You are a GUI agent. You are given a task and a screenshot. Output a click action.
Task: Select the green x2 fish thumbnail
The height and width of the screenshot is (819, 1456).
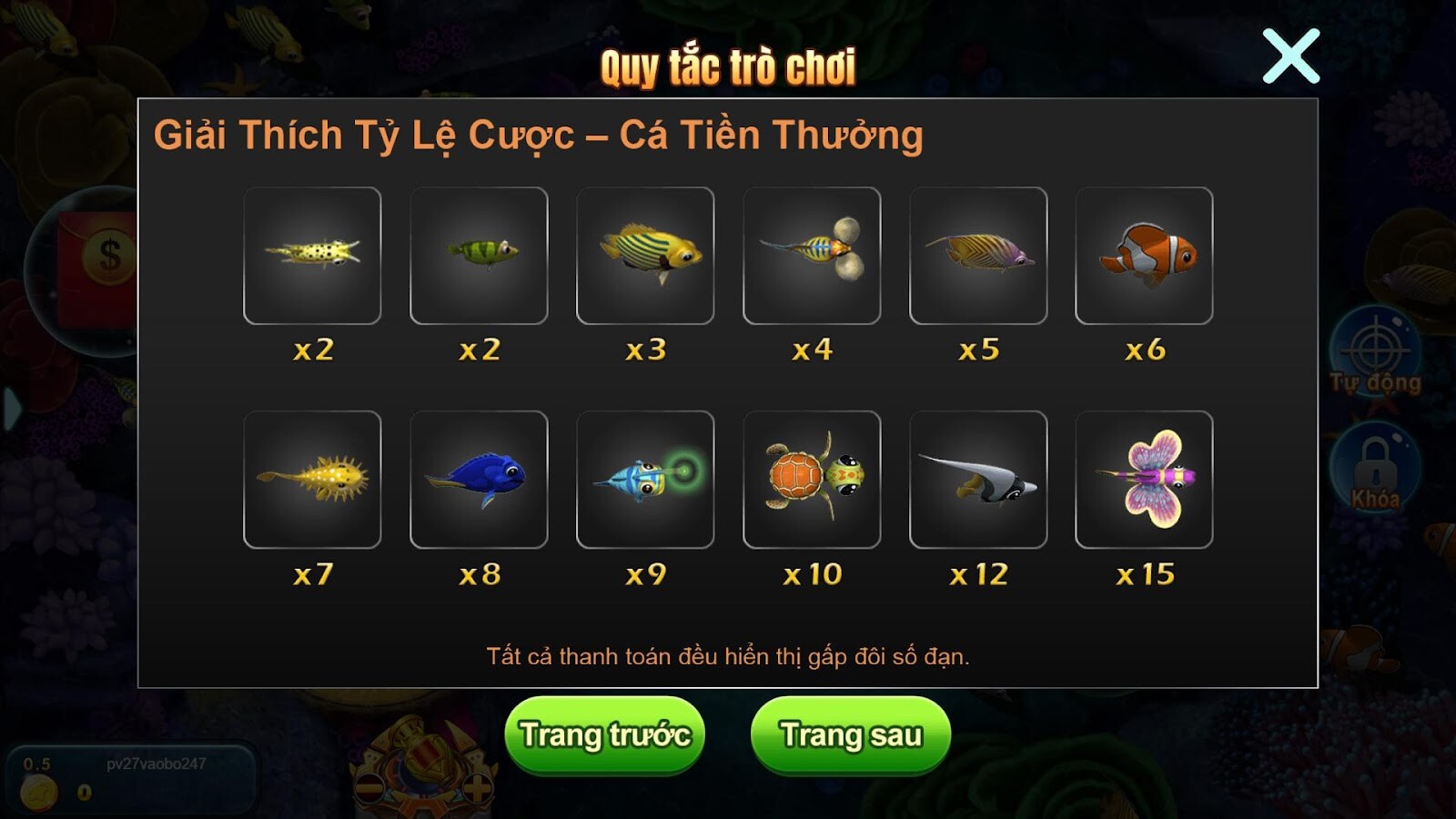[x=480, y=256]
